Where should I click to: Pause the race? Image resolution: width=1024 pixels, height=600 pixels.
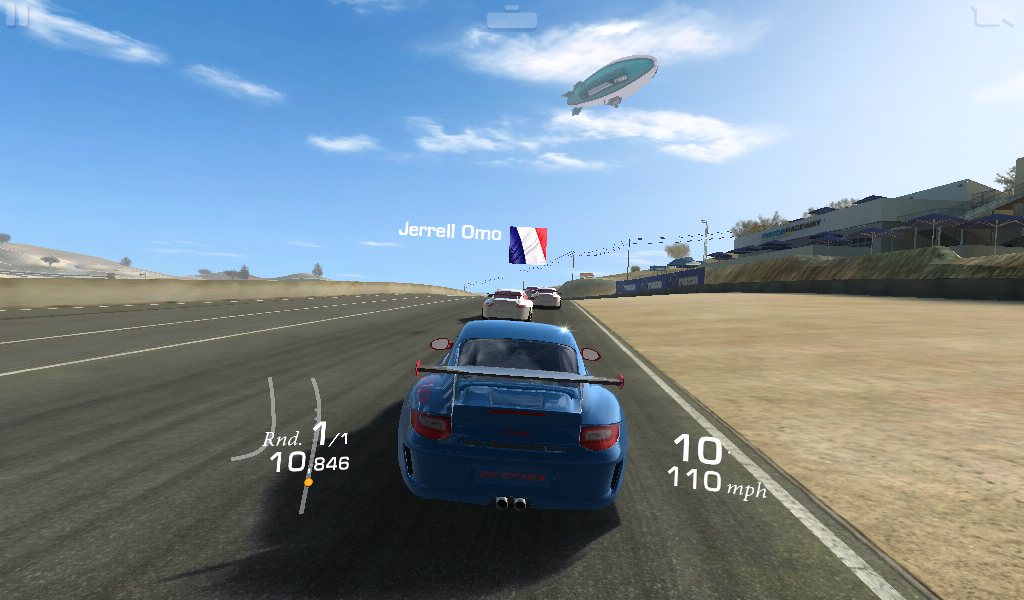click(17, 16)
